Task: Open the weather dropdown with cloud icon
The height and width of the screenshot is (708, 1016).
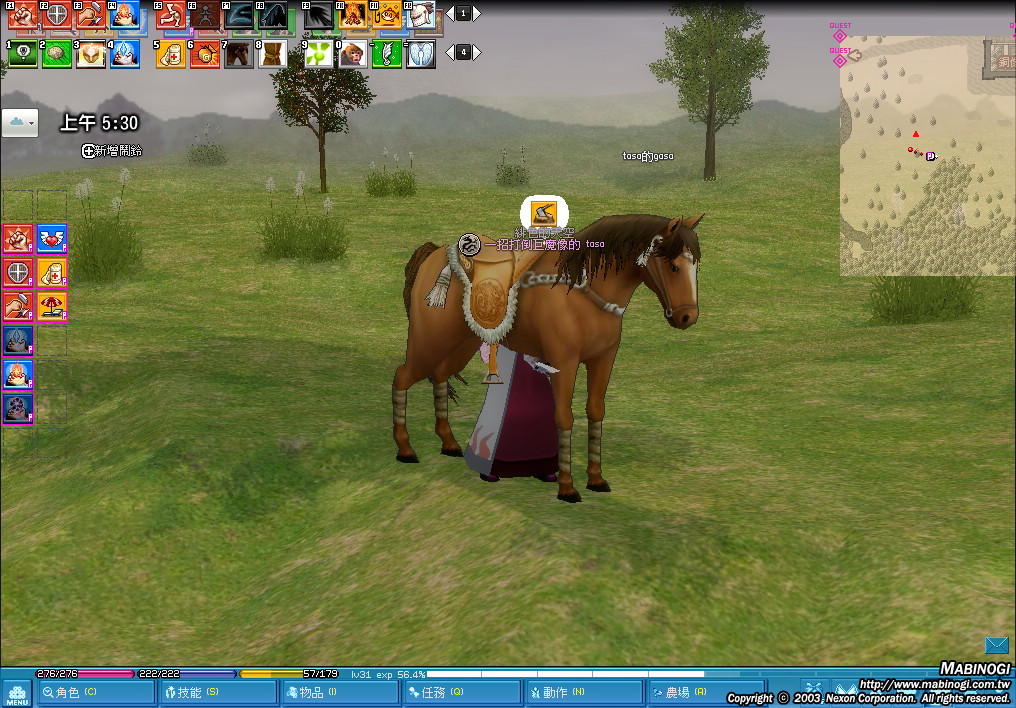Action: (x=20, y=122)
